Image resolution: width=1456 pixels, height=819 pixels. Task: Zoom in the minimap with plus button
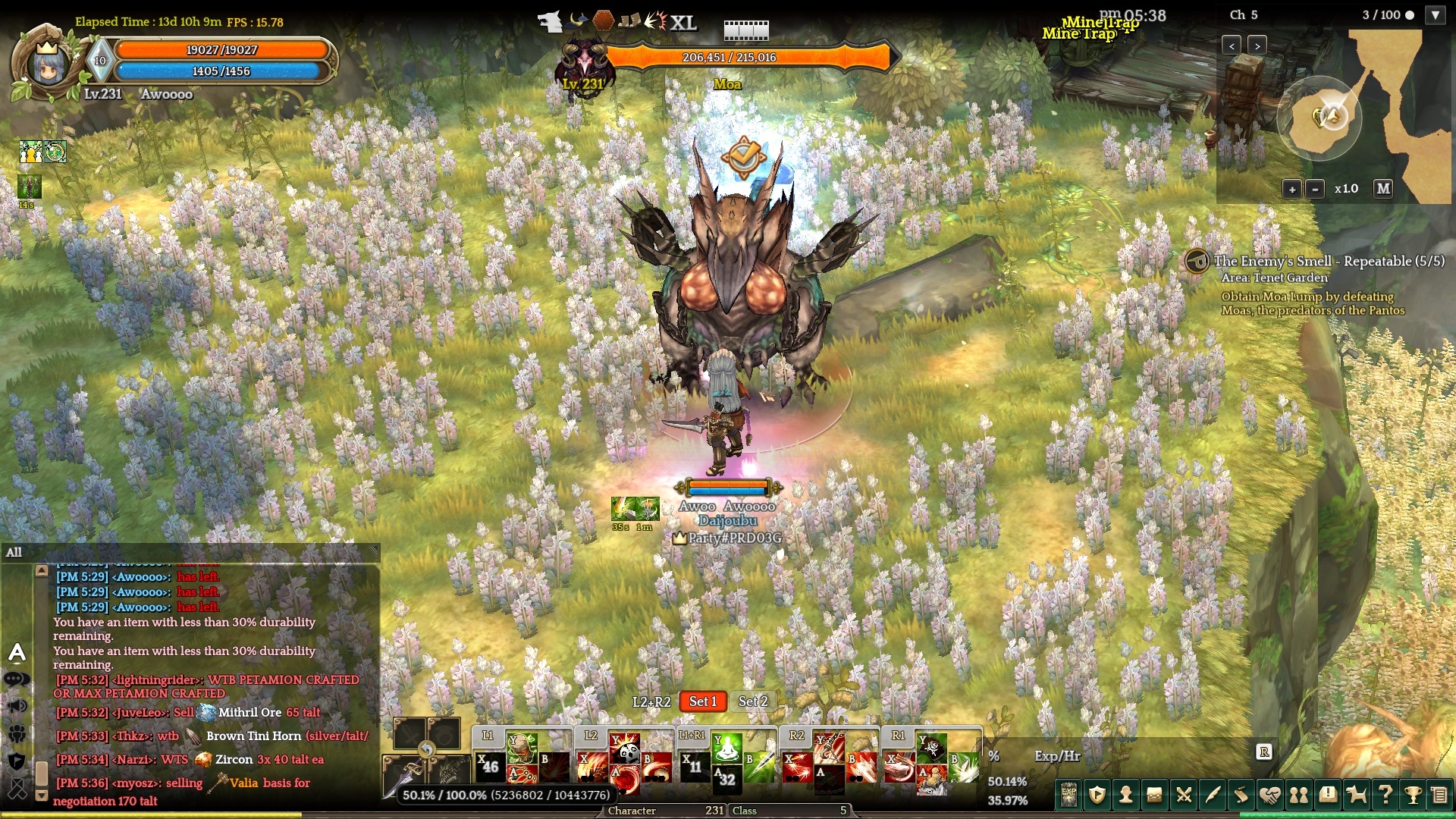[1292, 189]
